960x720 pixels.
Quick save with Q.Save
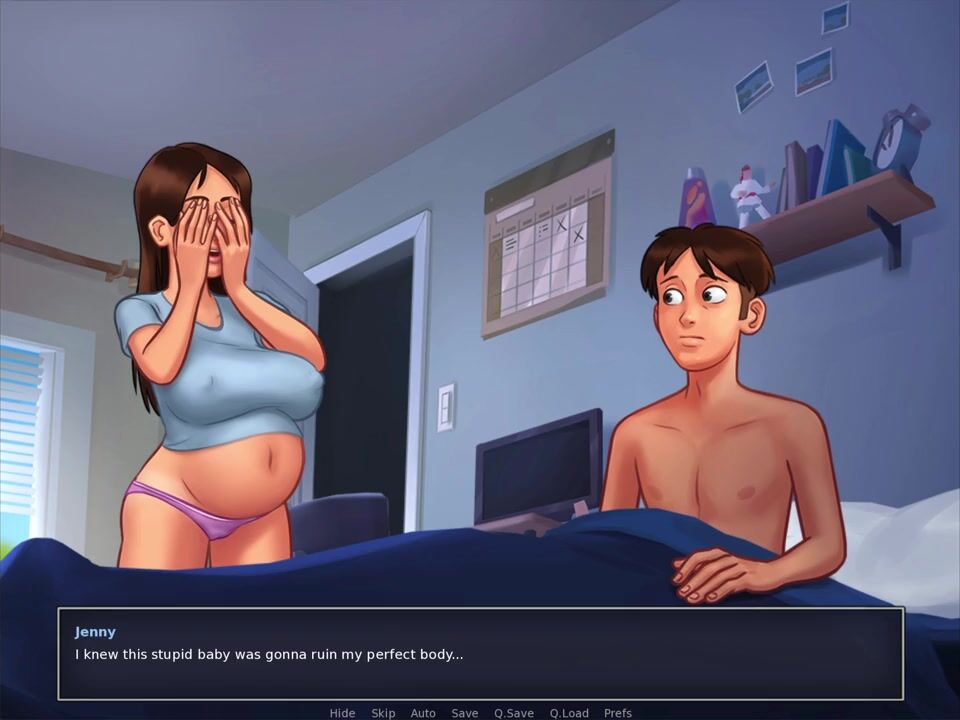(513, 713)
